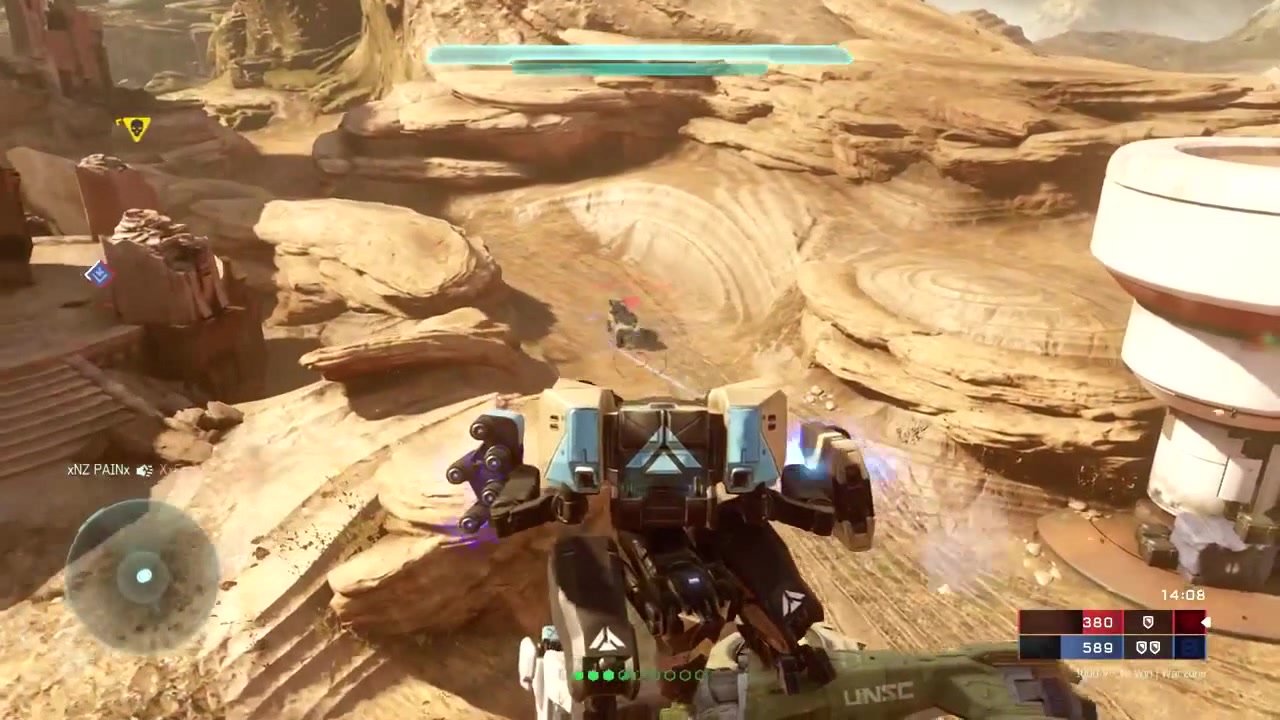Click the blue diamond waypoint marker
The image size is (1280, 720).
(98, 273)
